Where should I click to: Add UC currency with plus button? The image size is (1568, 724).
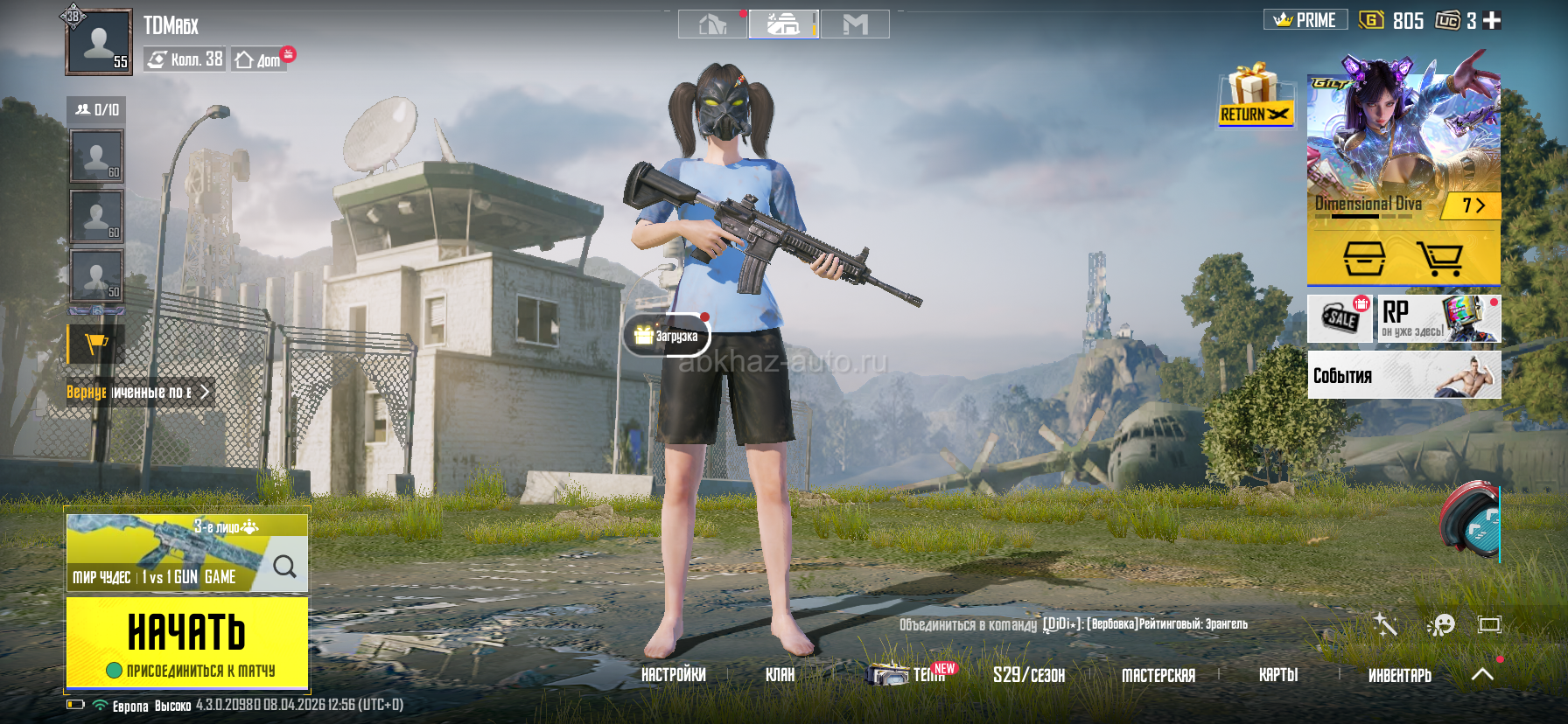1493,20
